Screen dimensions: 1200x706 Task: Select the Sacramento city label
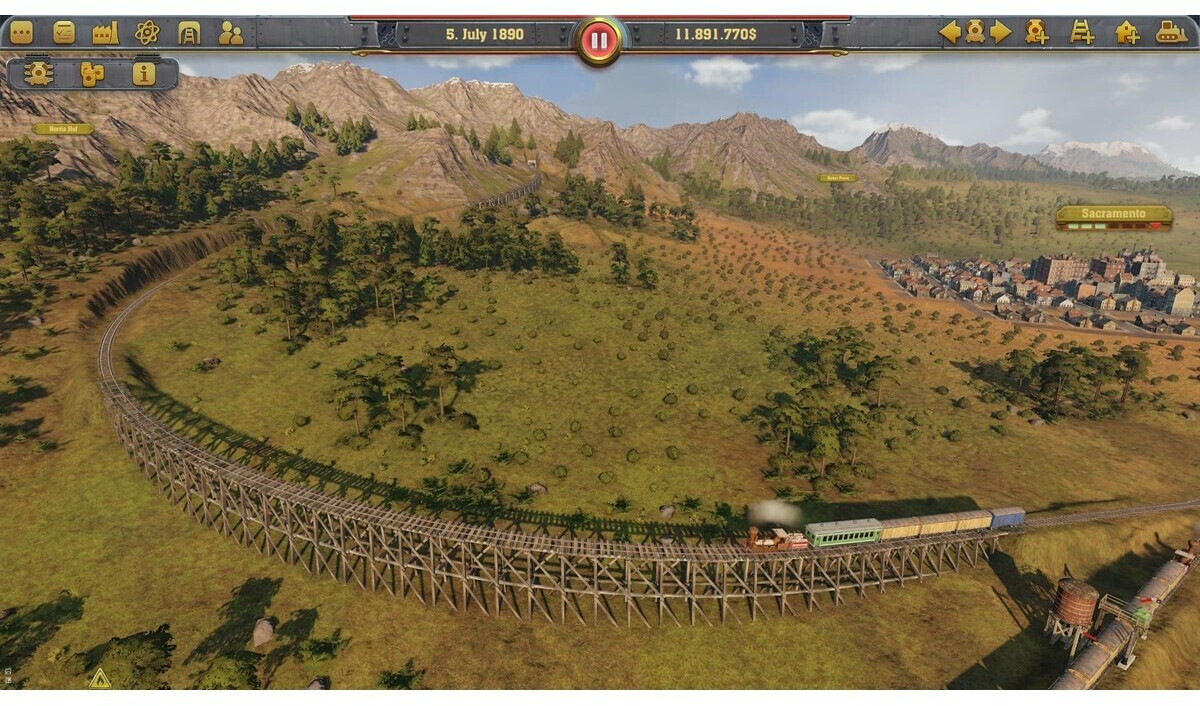pyautogui.click(x=1114, y=214)
